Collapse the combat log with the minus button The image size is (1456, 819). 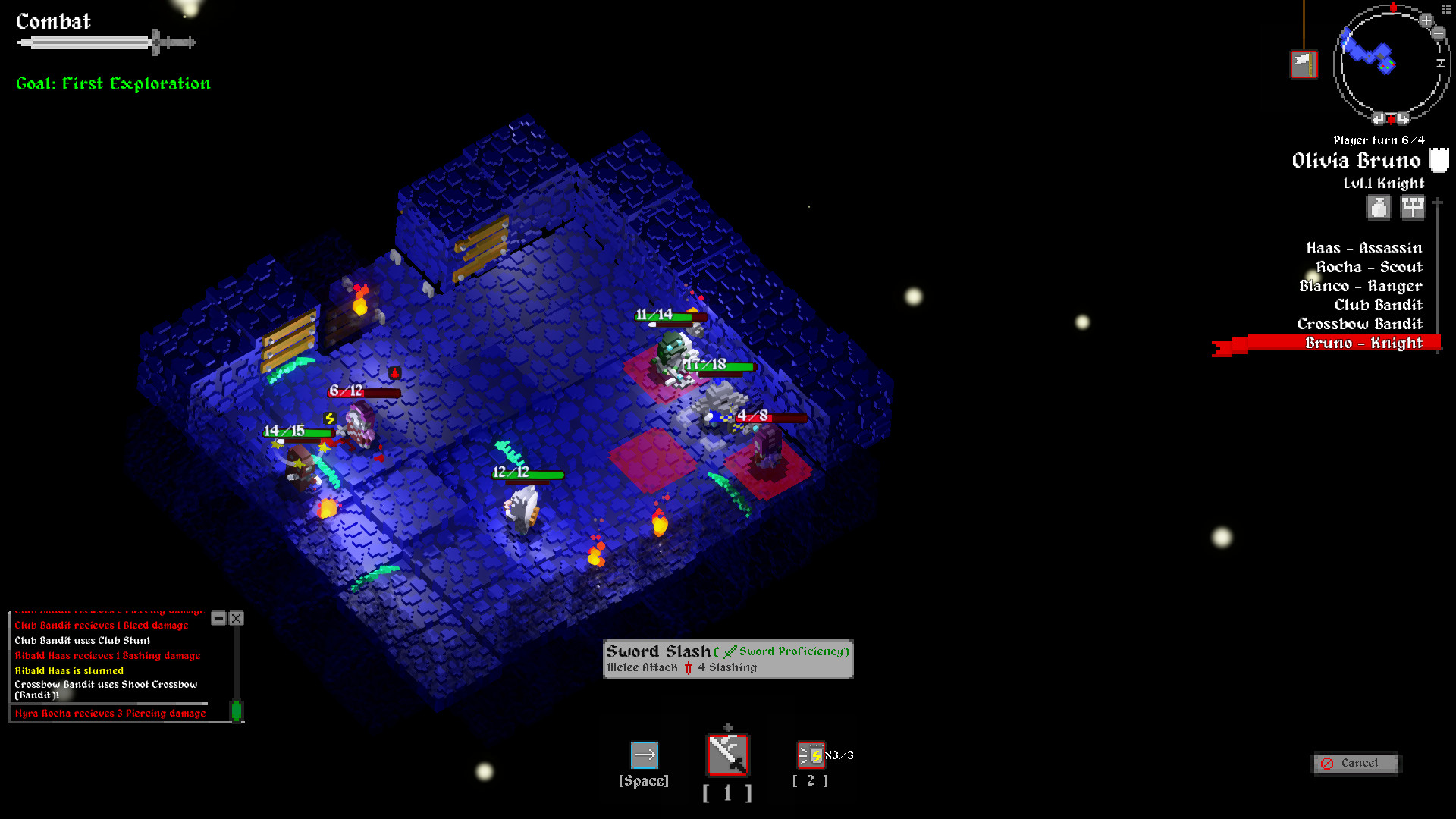click(x=219, y=619)
